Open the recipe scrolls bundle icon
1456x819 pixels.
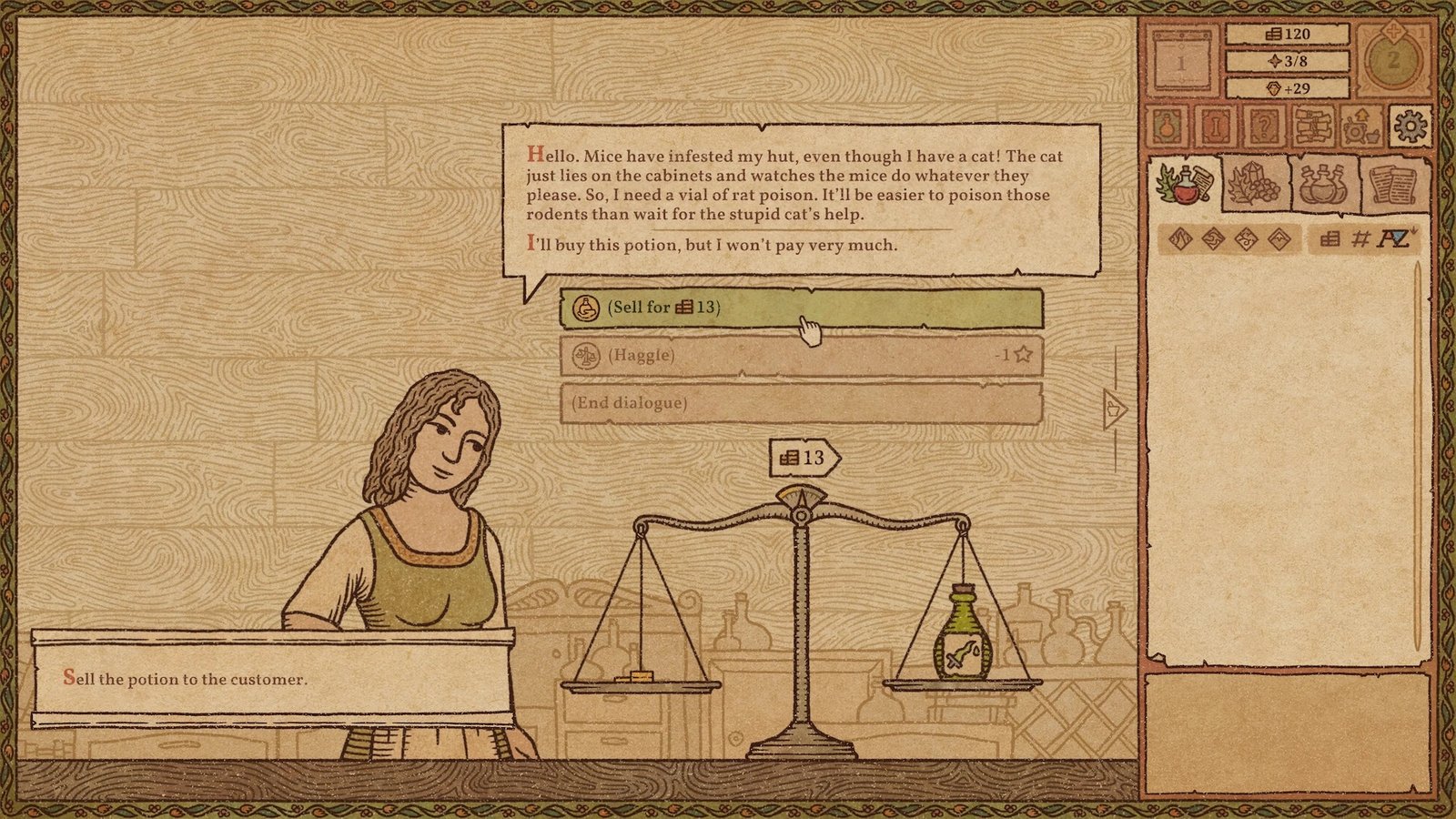click(x=1313, y=126)
